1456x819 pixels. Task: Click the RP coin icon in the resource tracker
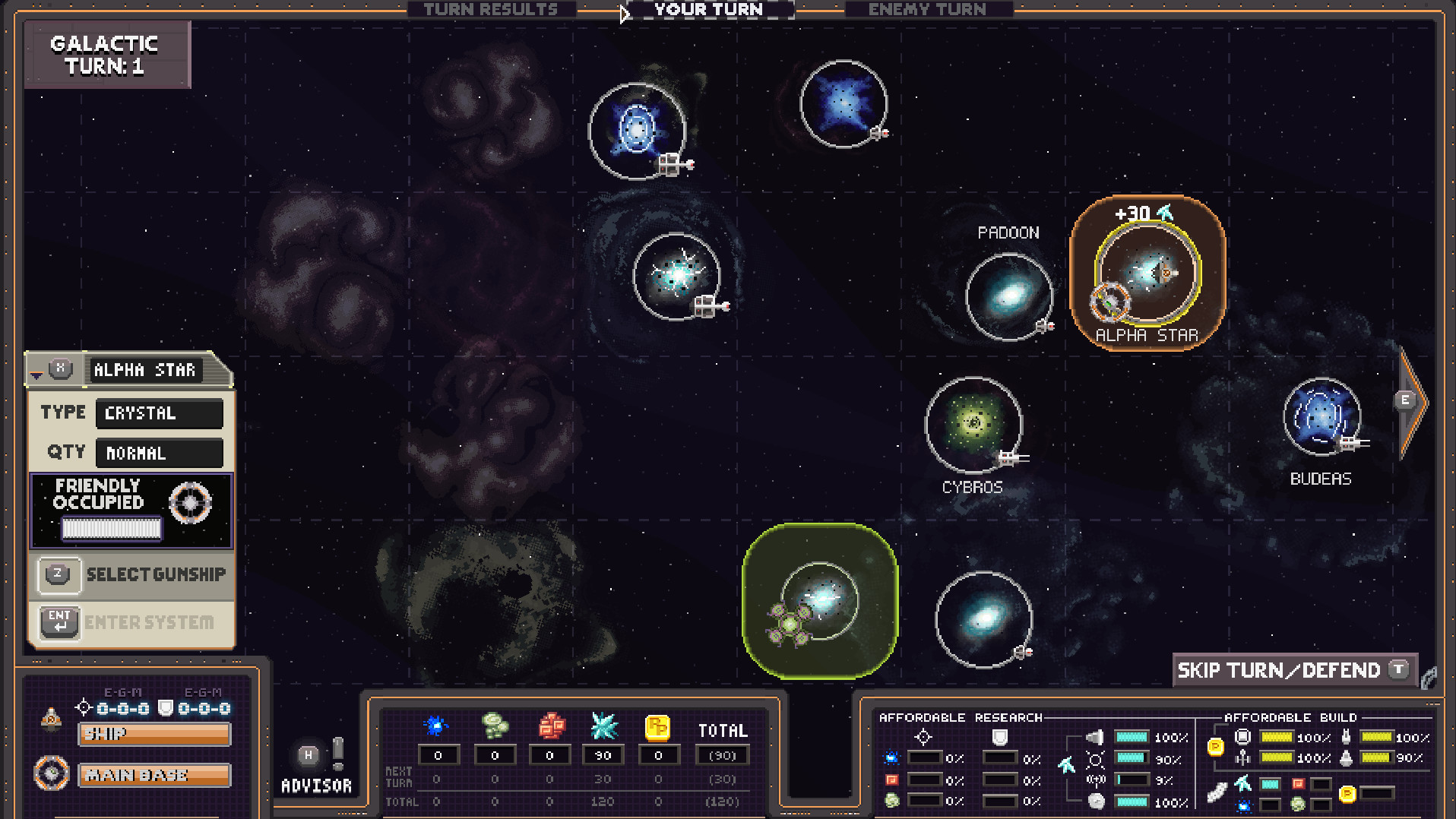click(658, 726)
